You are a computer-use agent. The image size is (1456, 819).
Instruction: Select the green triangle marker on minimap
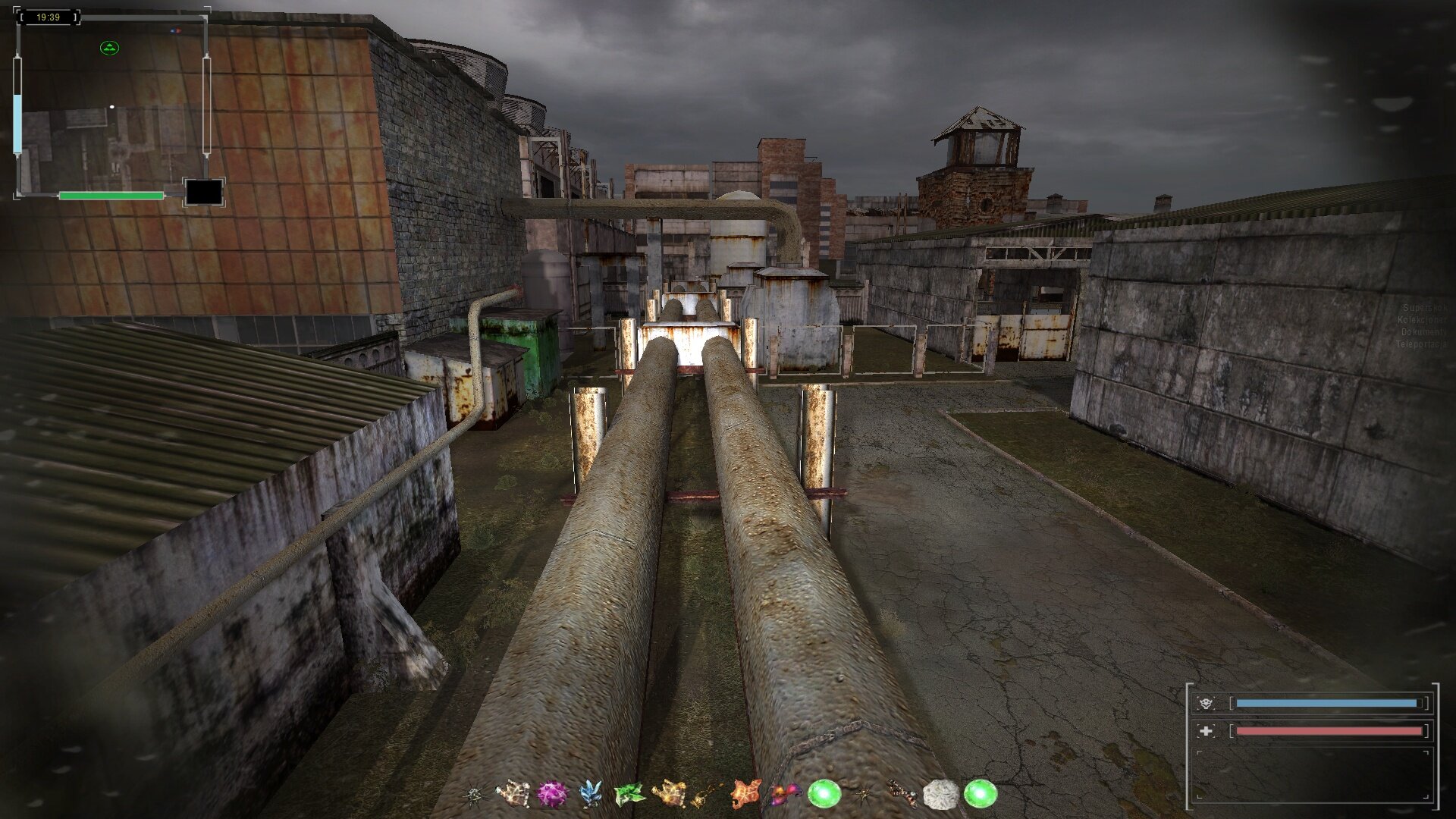[x=110, y=49]
